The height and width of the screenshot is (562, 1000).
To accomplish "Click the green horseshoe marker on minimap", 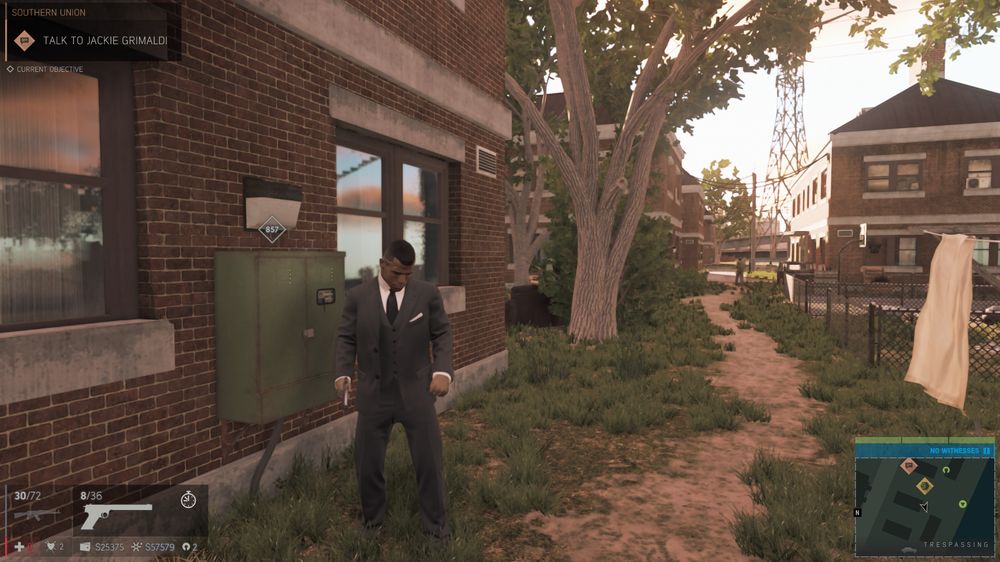I will pyautogui.click(x=946, y=469).
